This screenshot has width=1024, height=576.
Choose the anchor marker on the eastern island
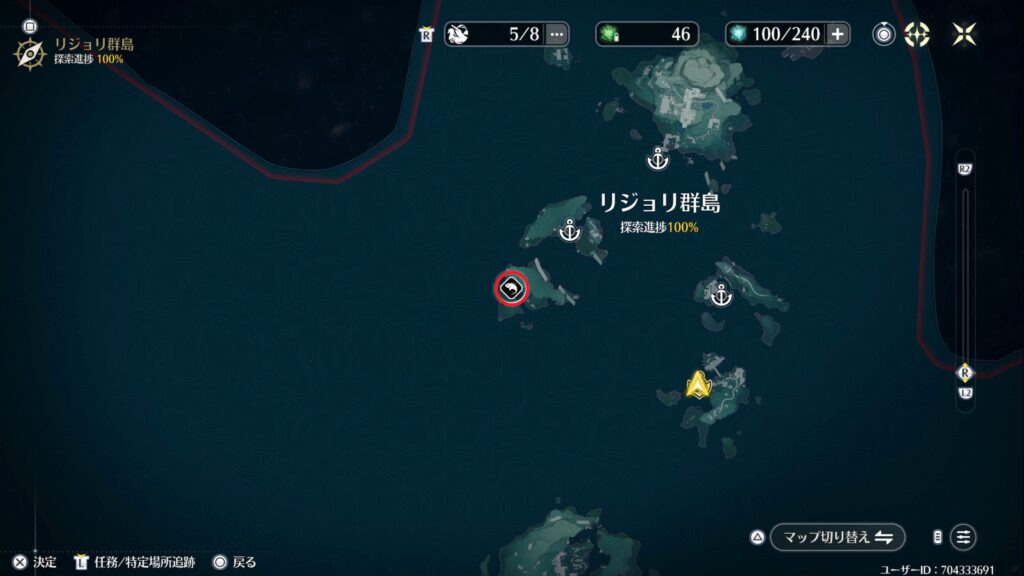[x=720, y=294]
